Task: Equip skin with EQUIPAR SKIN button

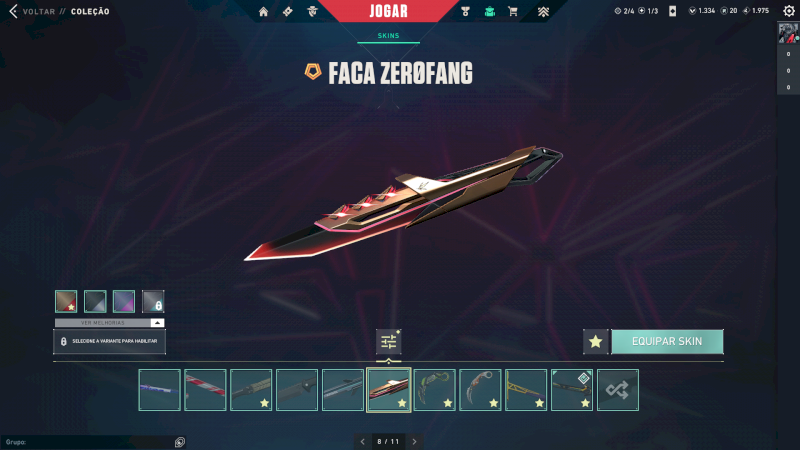Action: point(667,341)
